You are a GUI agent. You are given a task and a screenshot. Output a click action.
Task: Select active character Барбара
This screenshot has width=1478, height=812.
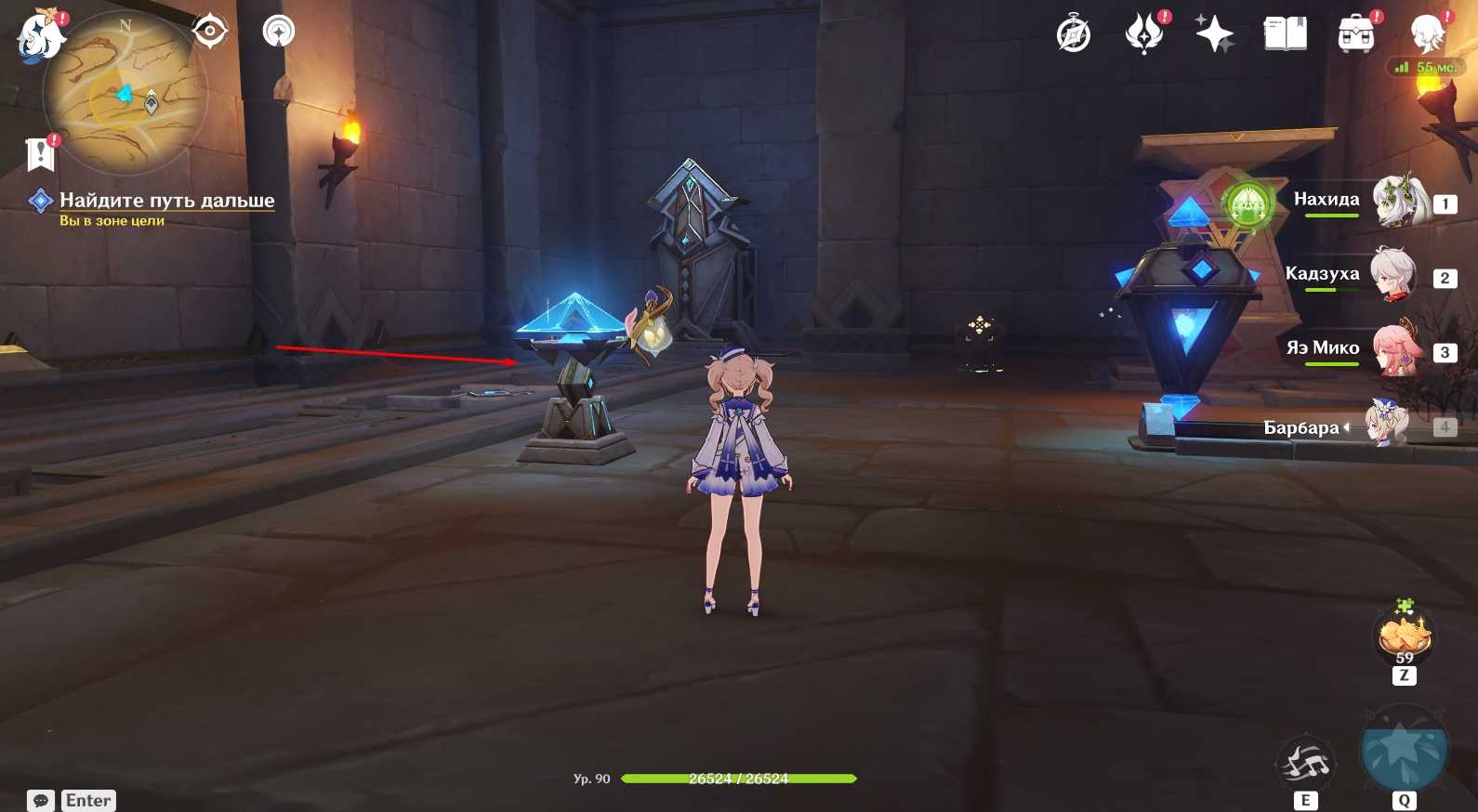click(1385, 426)
